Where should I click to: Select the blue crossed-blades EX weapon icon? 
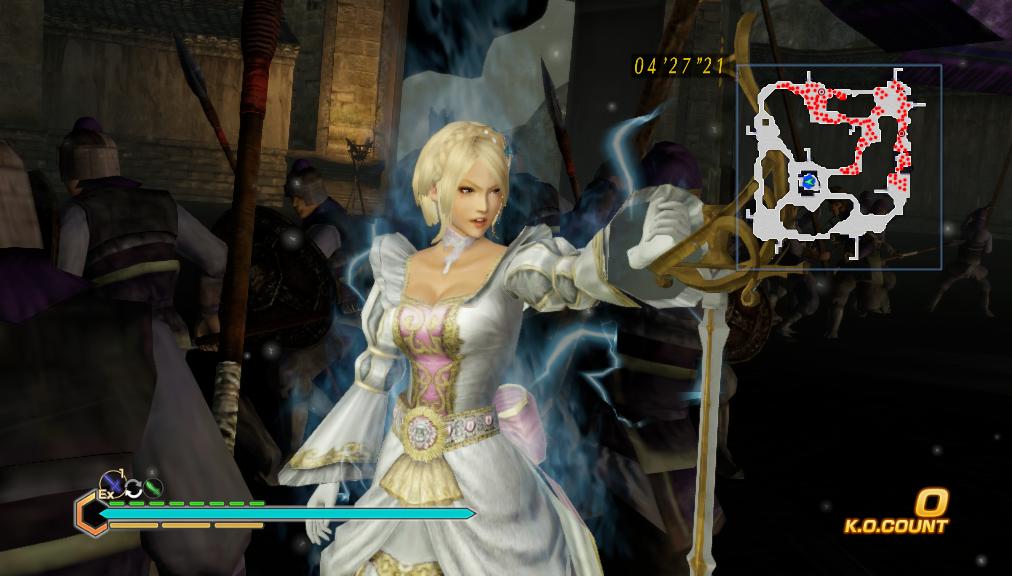click(113, 485)
